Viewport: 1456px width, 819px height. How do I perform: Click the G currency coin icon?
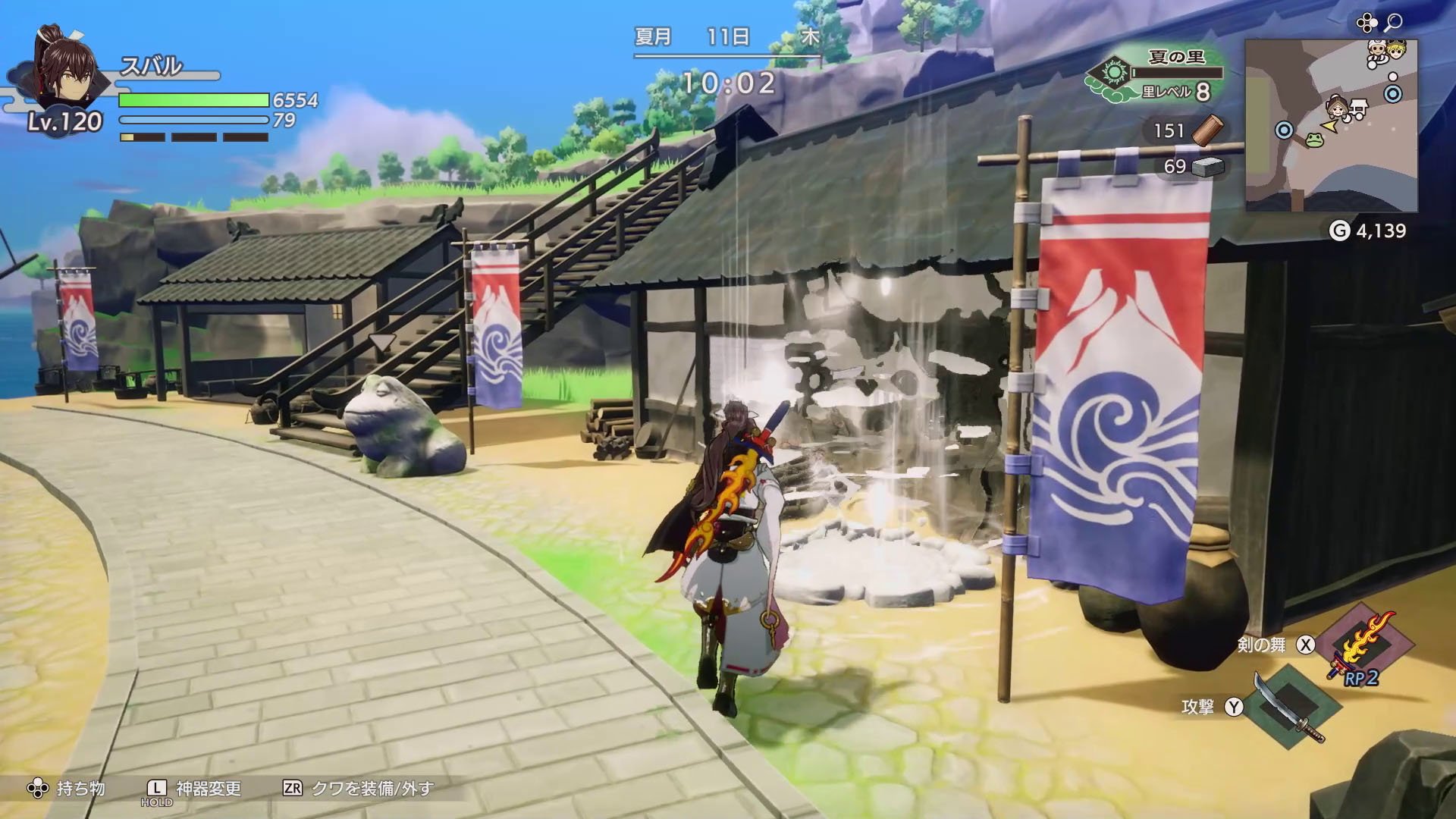coord(1341,230)
